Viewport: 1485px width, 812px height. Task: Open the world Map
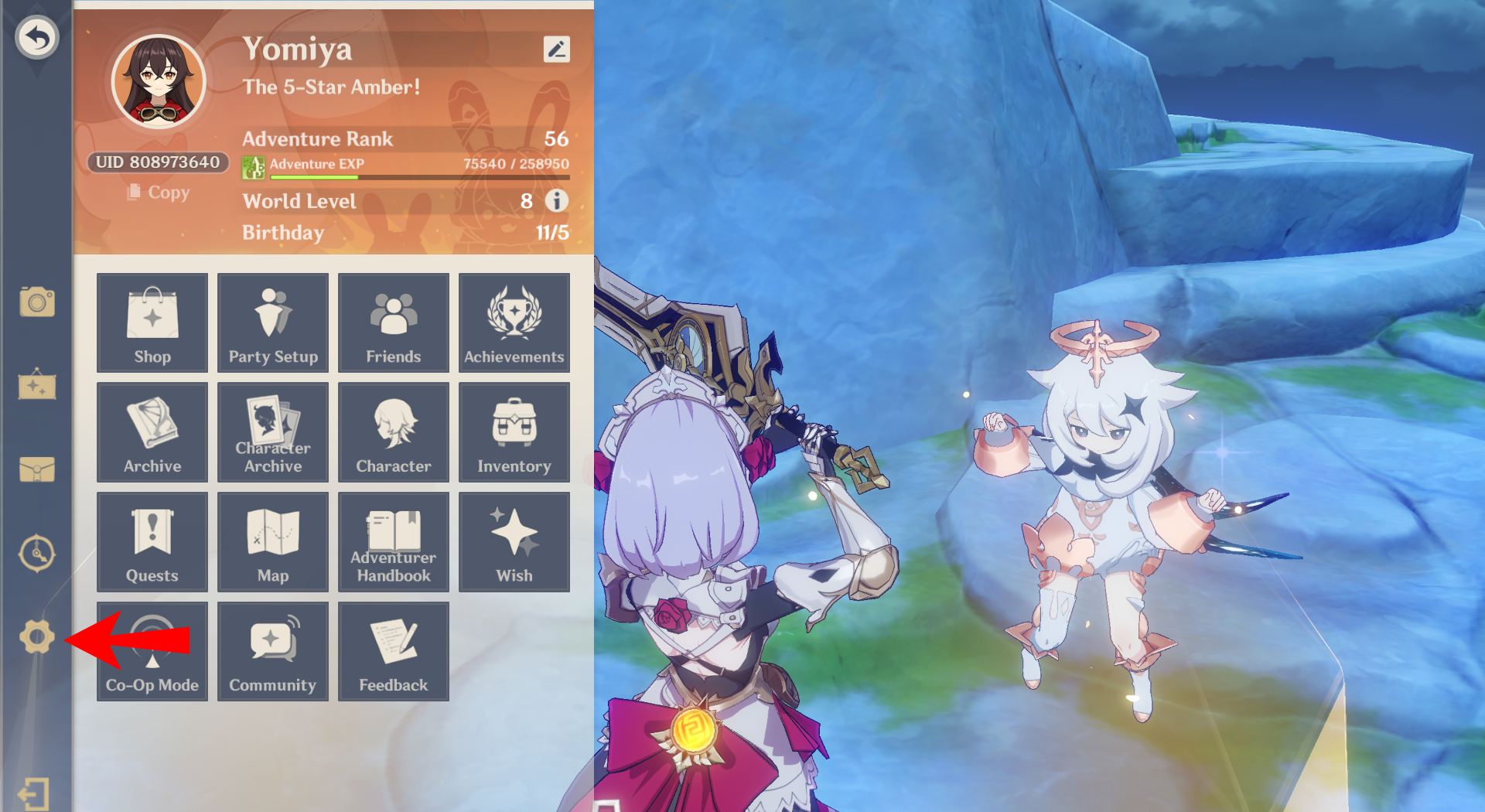pos(272,542)
